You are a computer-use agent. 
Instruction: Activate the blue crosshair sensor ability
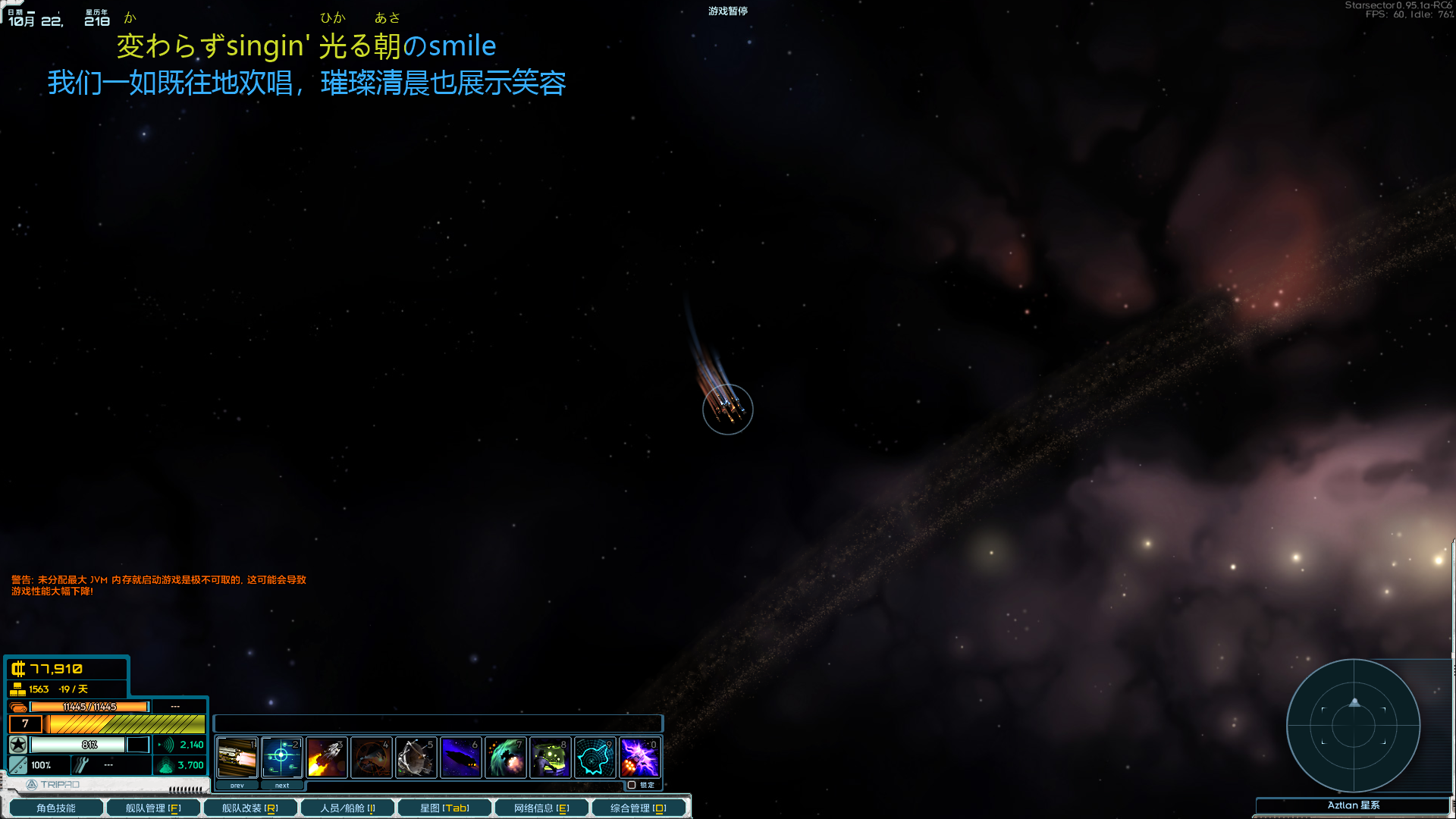tap(282, 757)
